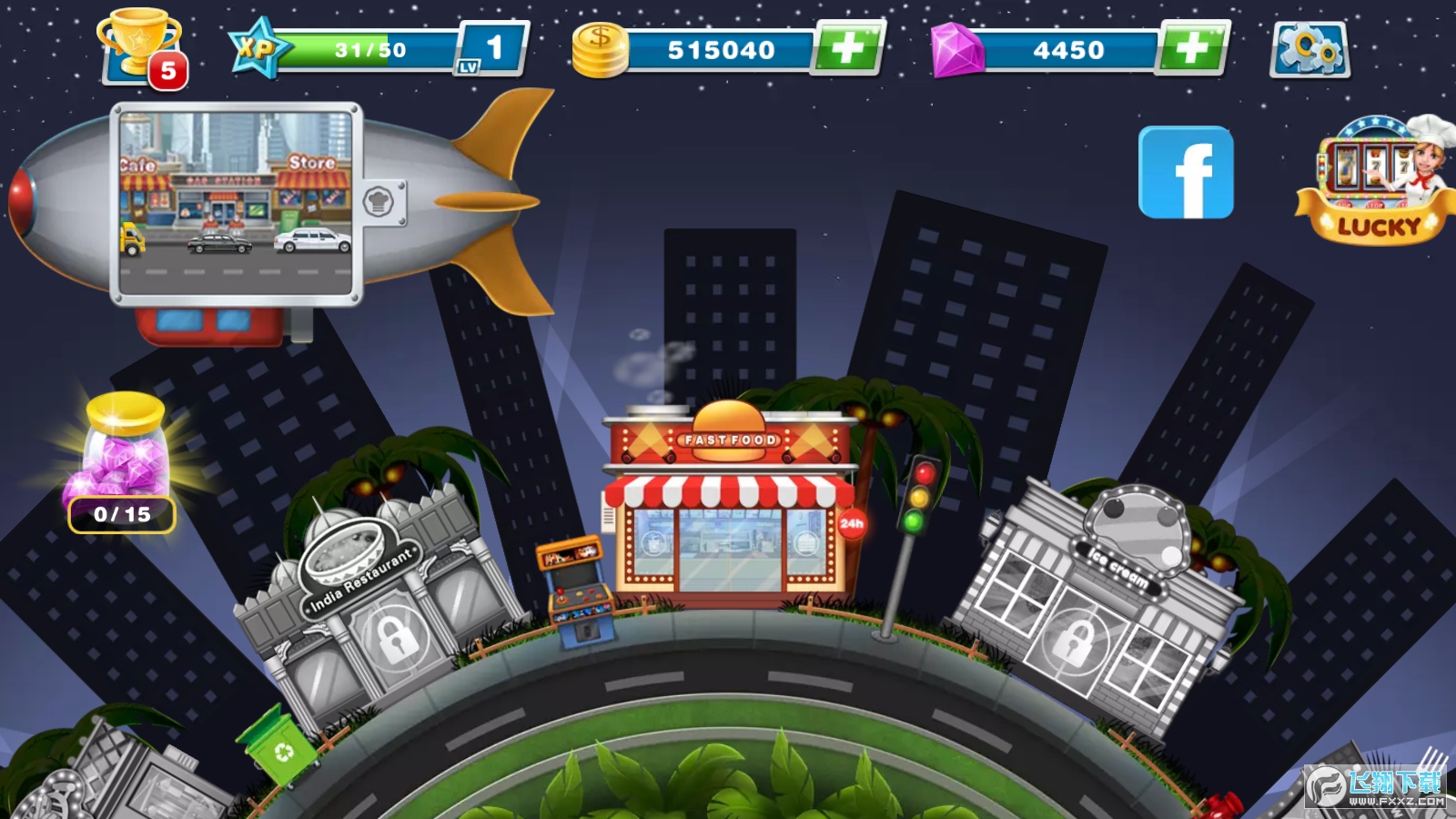Screen dimensions: 1456x819
Task: Open the Facebook button
Action: click(1186, 173)
